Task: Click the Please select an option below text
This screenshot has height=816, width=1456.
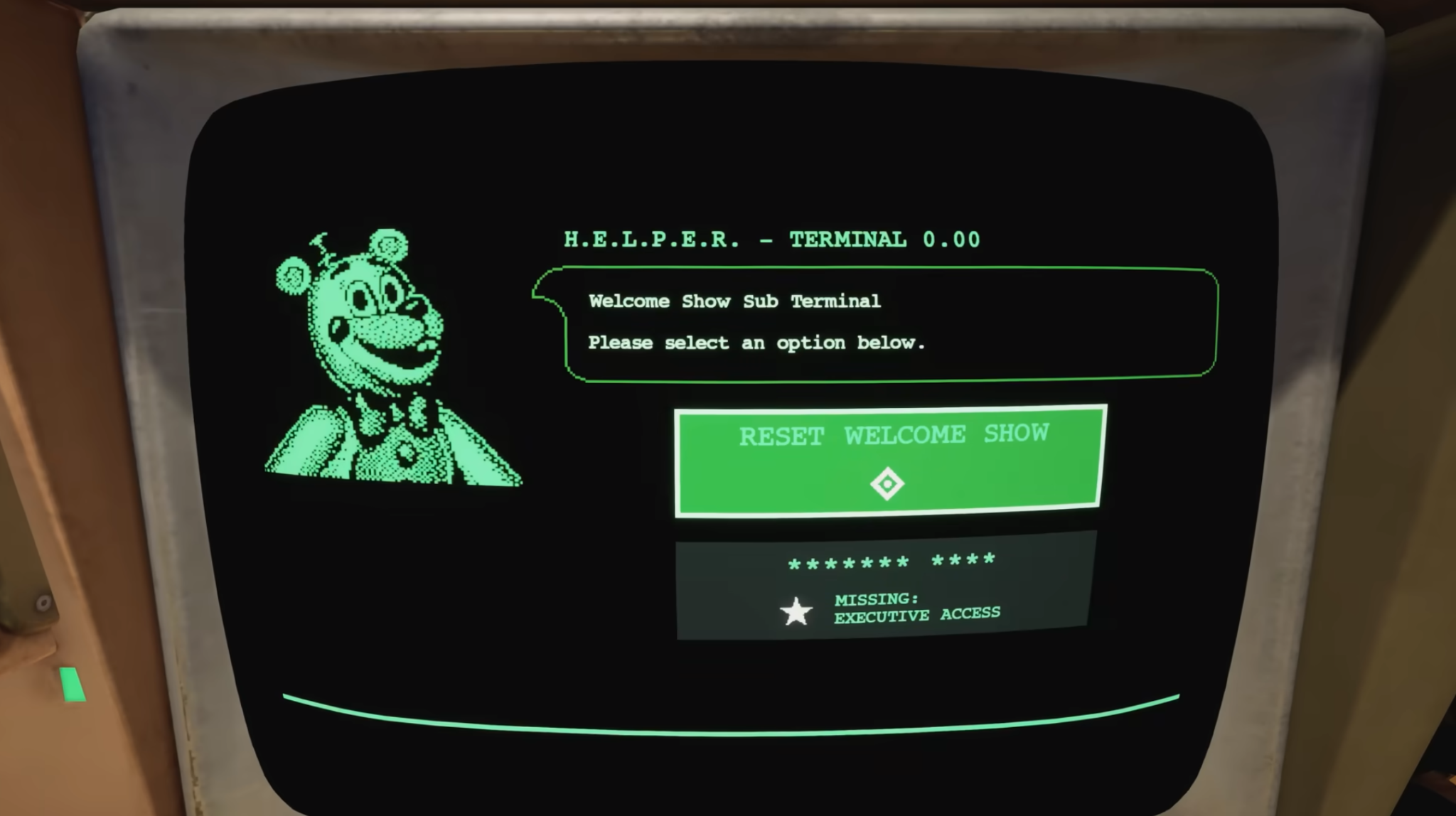Action: point(756,343)
